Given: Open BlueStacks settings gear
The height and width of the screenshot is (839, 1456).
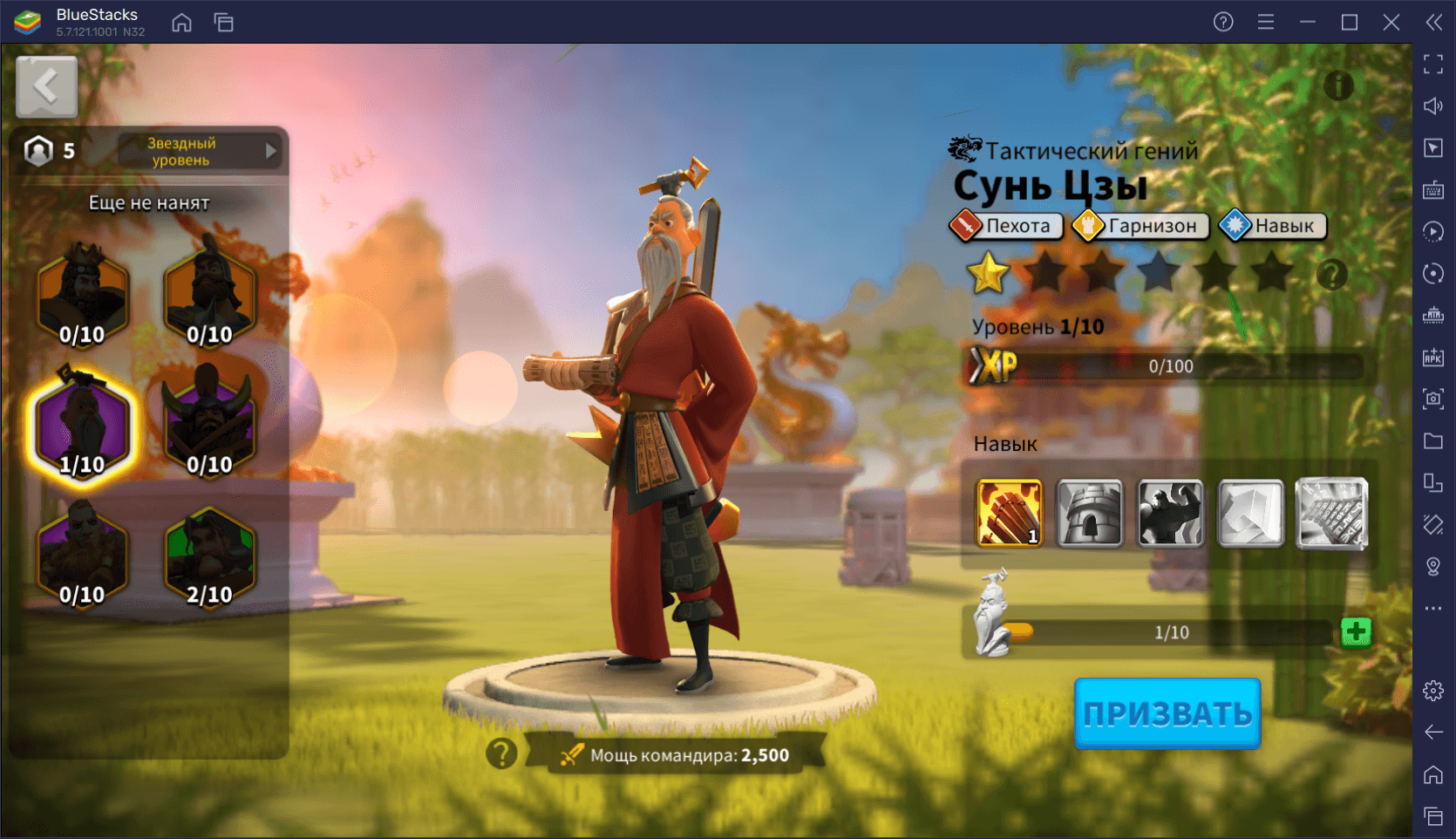Looking at the screenshot, I should (1433, 691).
